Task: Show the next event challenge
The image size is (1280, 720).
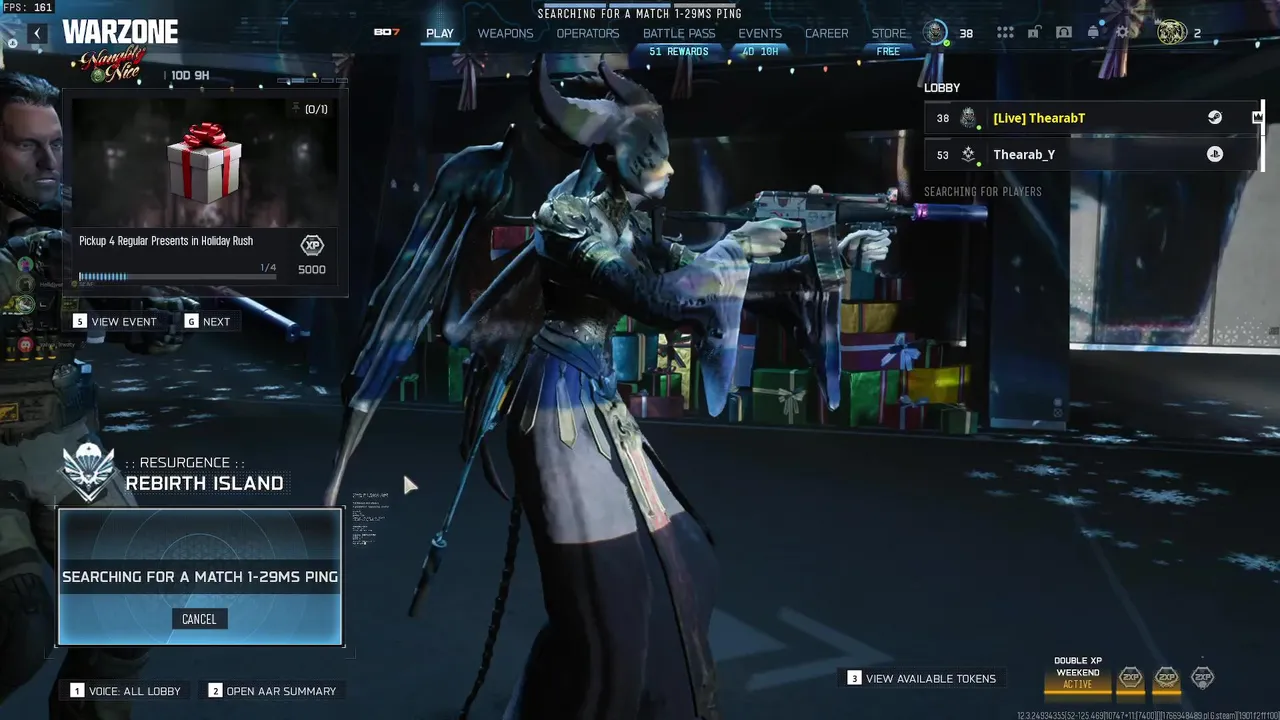Action: [207, 322]
